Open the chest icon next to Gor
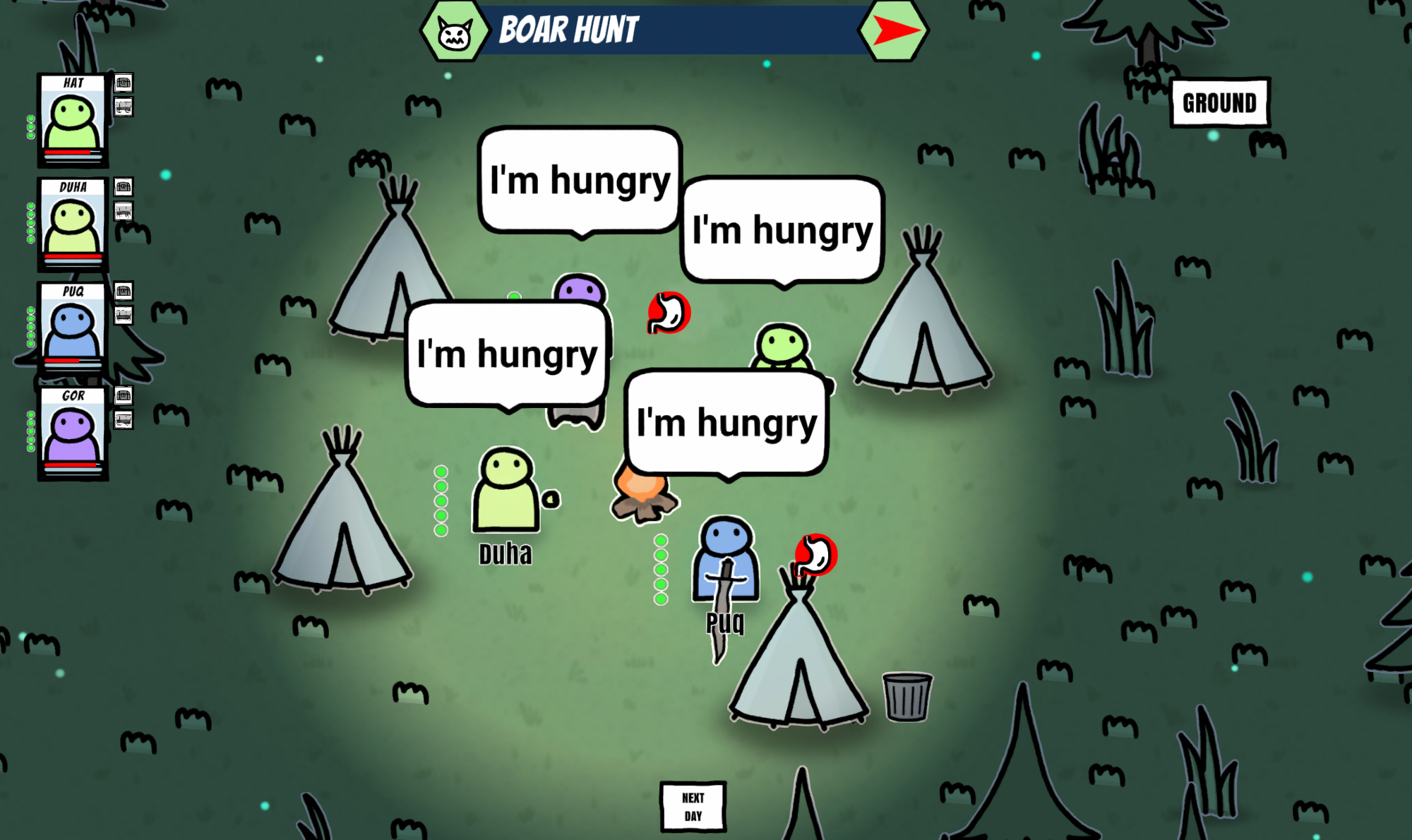The width and height of the screenshot is (1412, 840). tap(124, 396)
